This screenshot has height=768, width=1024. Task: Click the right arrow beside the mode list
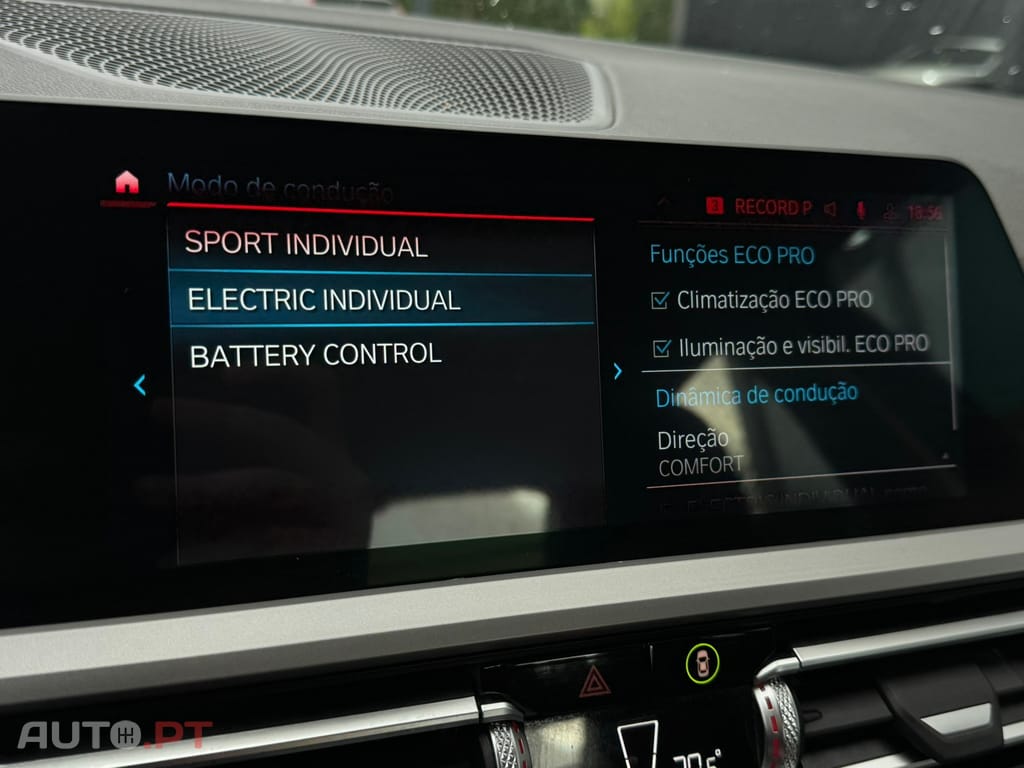[617, 371]
